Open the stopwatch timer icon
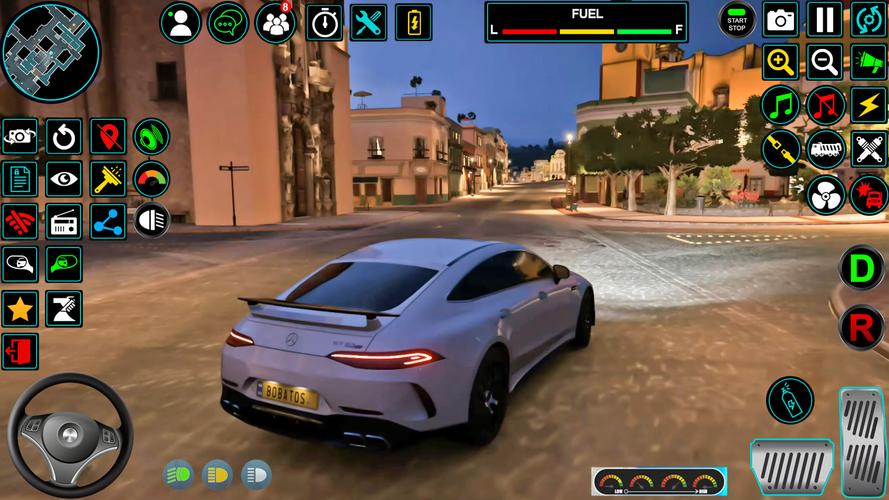 [x=324, y=22]
